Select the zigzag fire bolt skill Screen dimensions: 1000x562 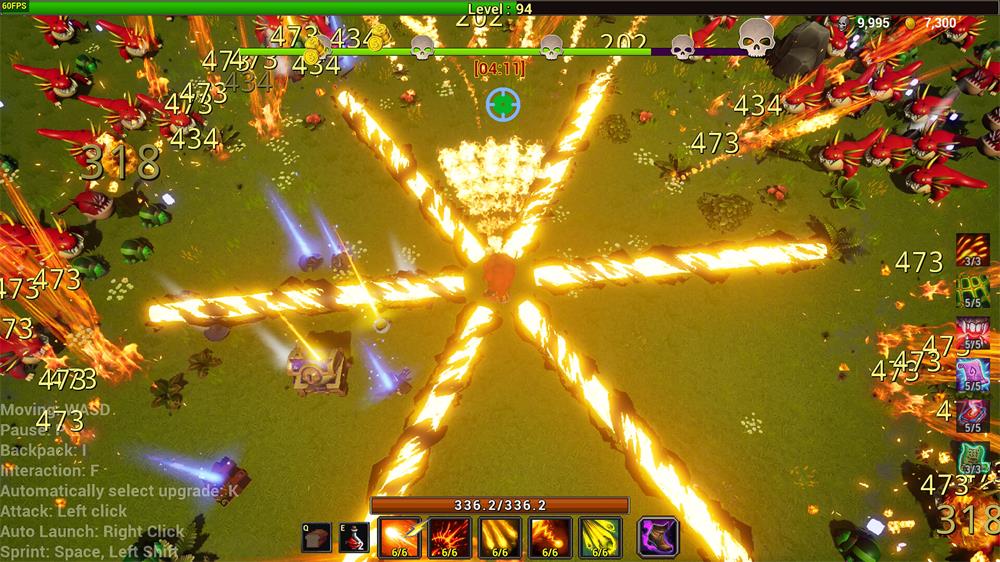click(550, 537)
